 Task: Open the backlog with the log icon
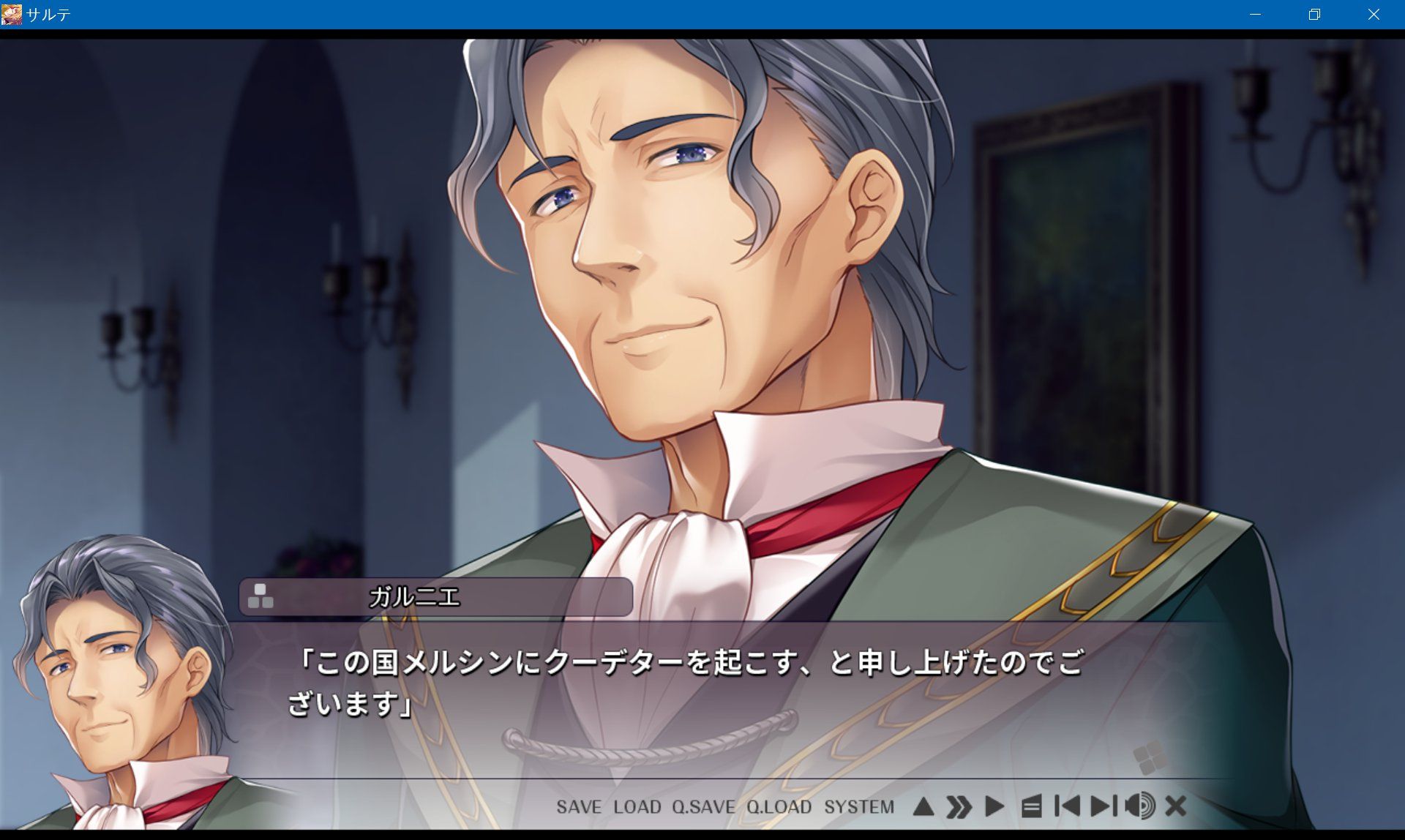coord(1032,807)
